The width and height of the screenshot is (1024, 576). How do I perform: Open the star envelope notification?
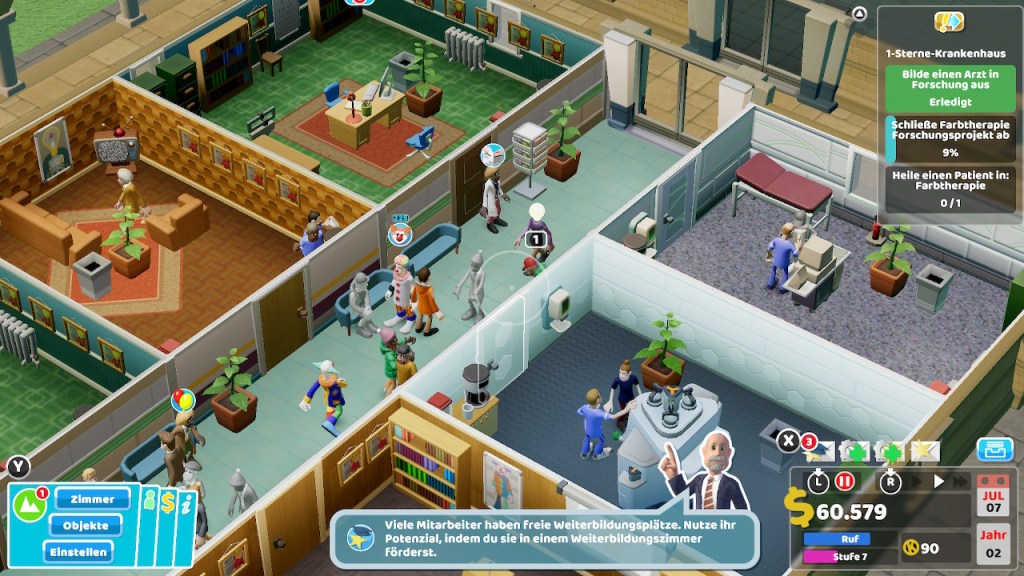coord(922,452)
